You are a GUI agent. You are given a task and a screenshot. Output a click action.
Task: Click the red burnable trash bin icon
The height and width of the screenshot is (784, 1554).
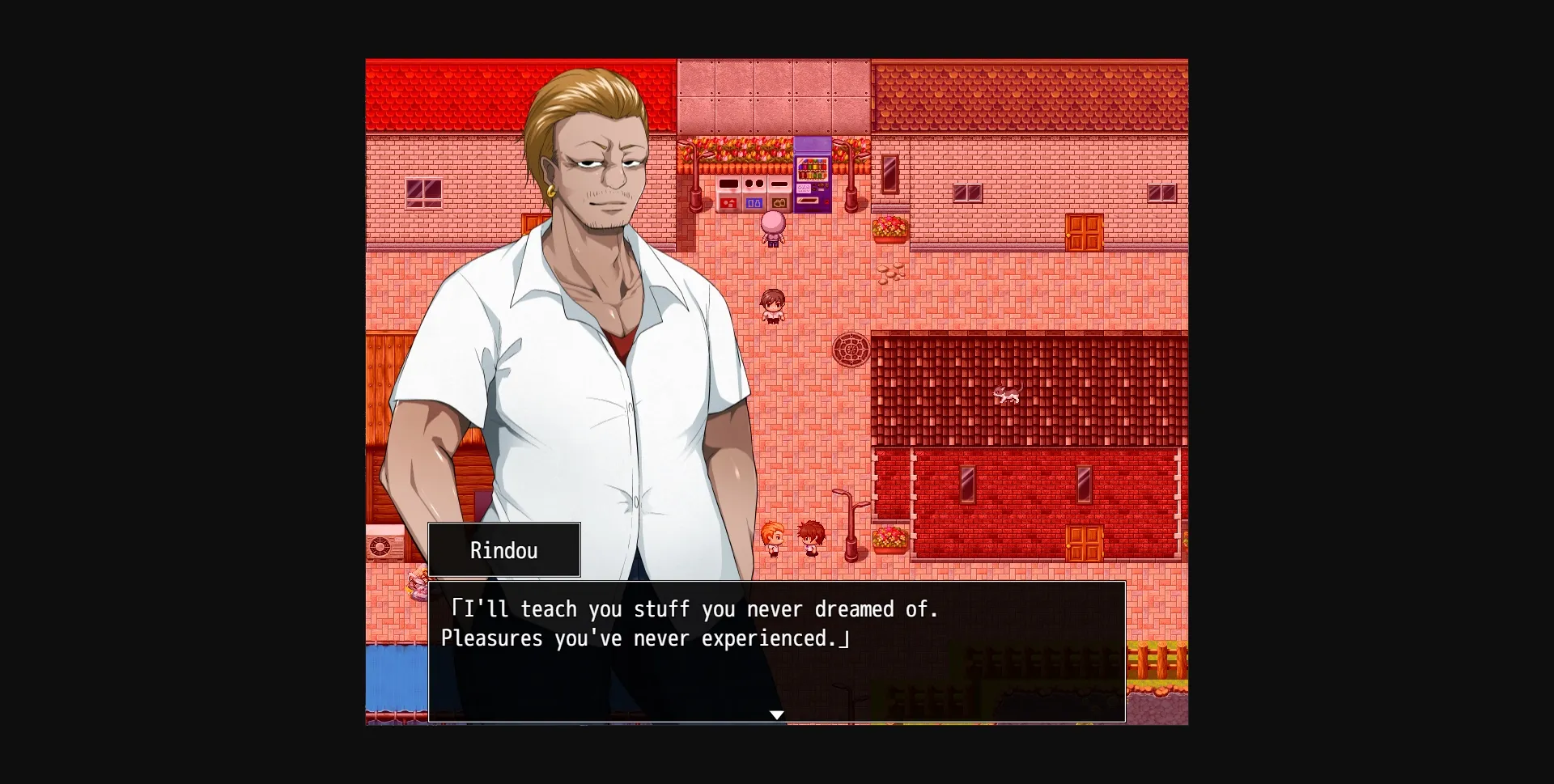[728, 203]
